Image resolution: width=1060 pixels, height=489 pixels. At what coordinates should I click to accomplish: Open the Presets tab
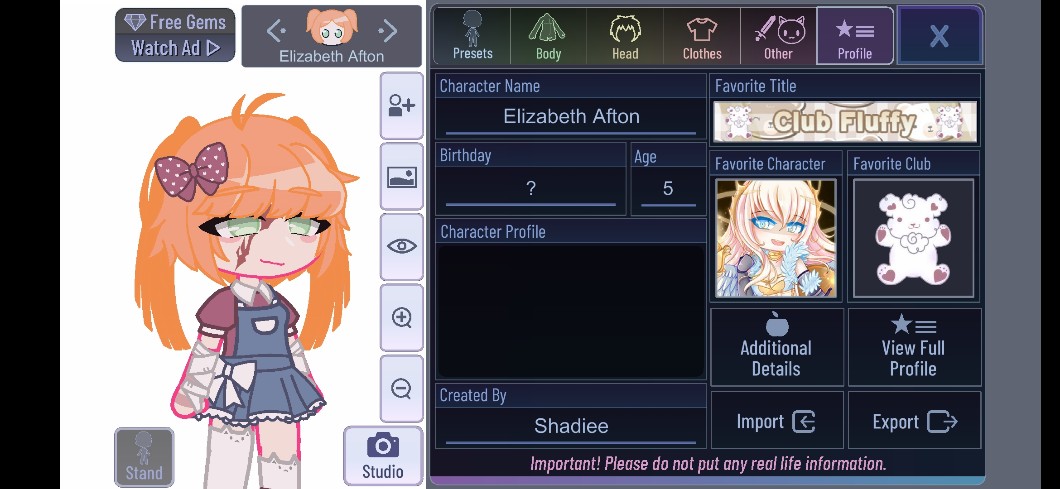point(472,36)
